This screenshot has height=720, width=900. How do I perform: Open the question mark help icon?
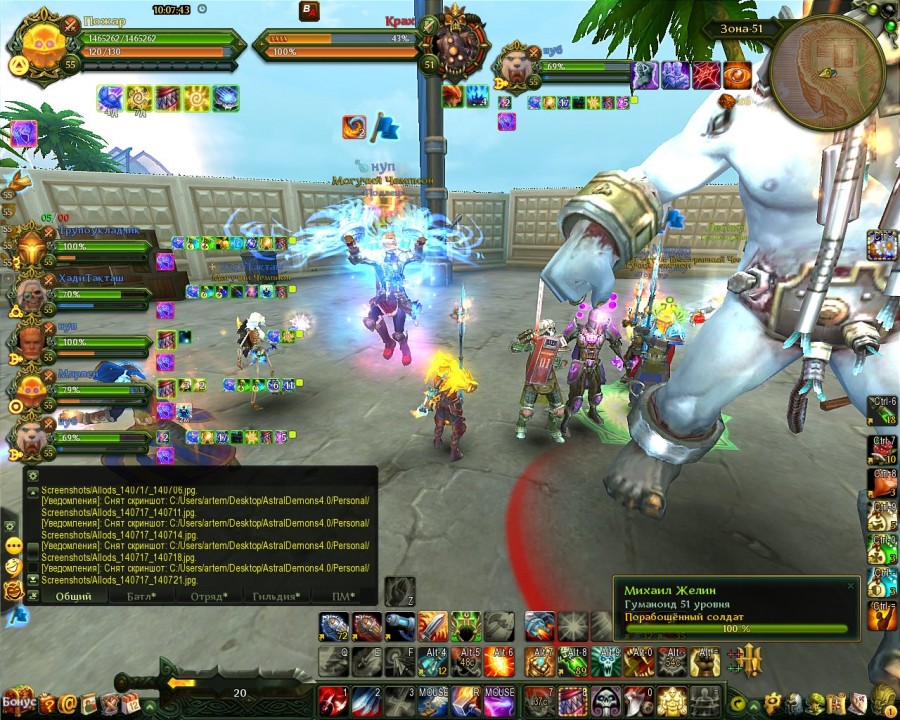pyautogui.click(x=47, y=704)
